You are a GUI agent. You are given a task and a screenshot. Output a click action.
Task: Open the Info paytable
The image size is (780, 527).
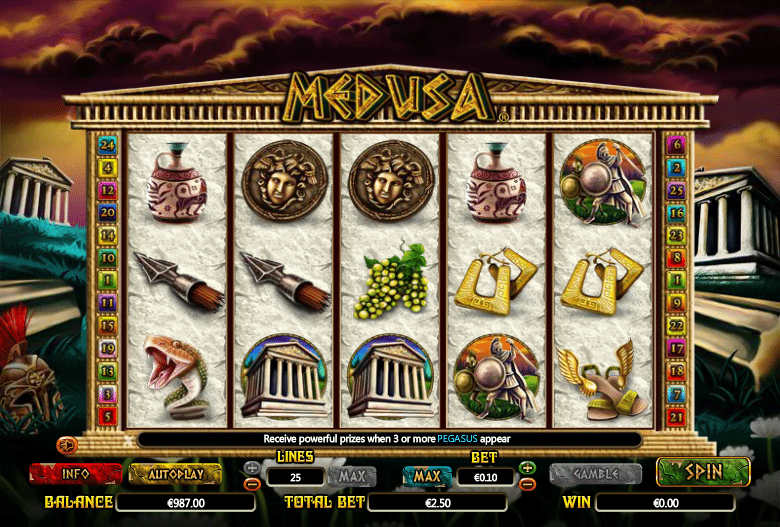[x=75, y=473]
